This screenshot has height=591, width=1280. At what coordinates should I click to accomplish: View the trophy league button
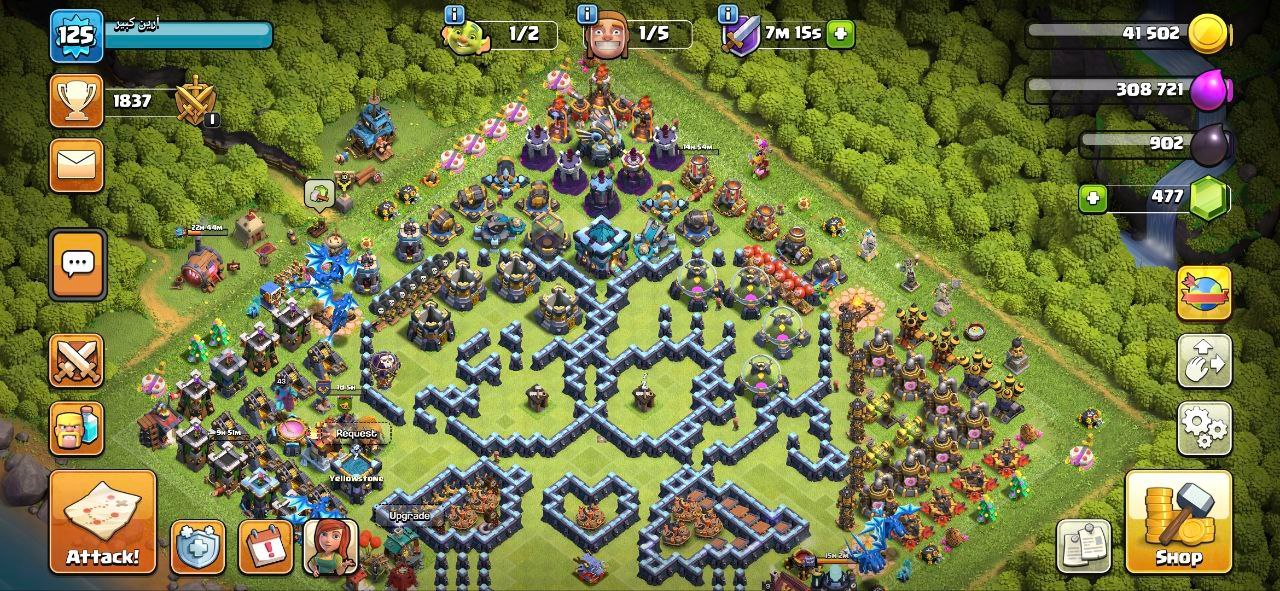pyautogui.click(x=76, y=101)
